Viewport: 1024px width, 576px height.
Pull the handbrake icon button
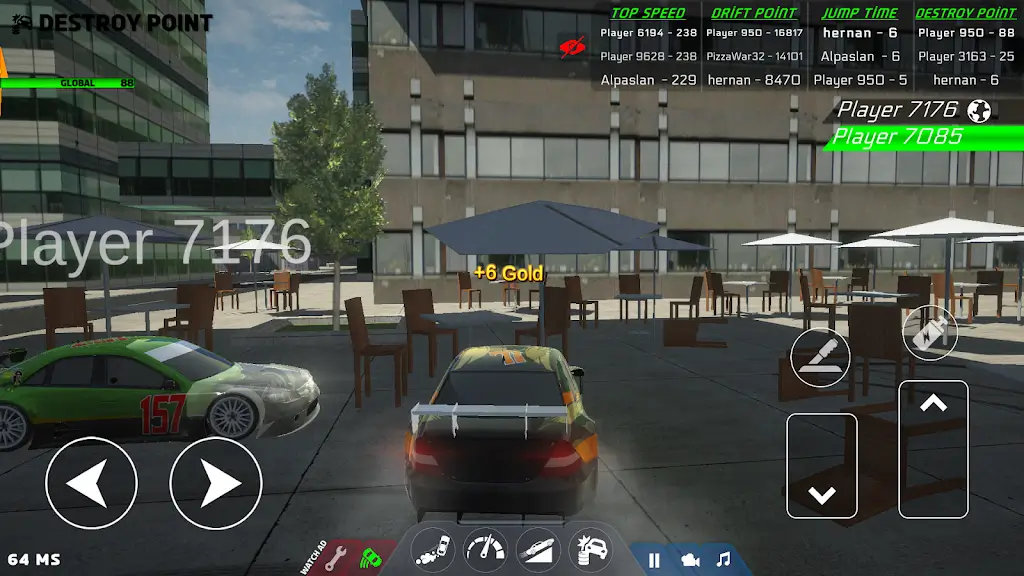[821, 358]
